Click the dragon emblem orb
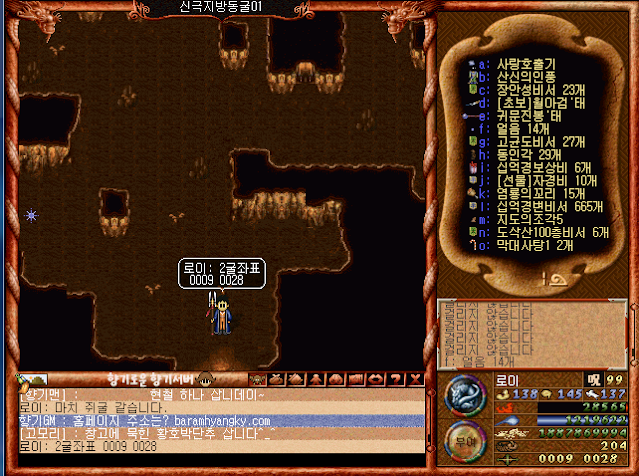The image size is (639, 476). tap(465, 394)
